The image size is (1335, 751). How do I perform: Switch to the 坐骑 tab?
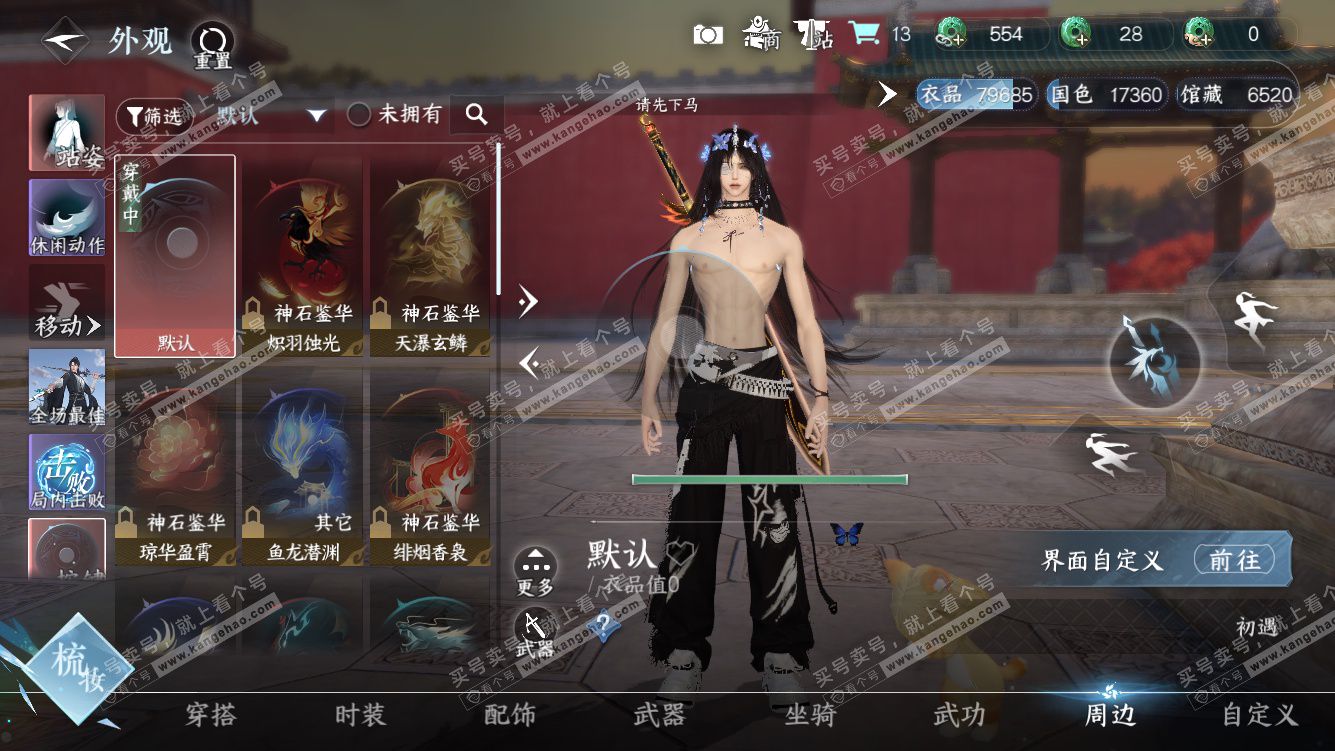(x=809, y=715)
